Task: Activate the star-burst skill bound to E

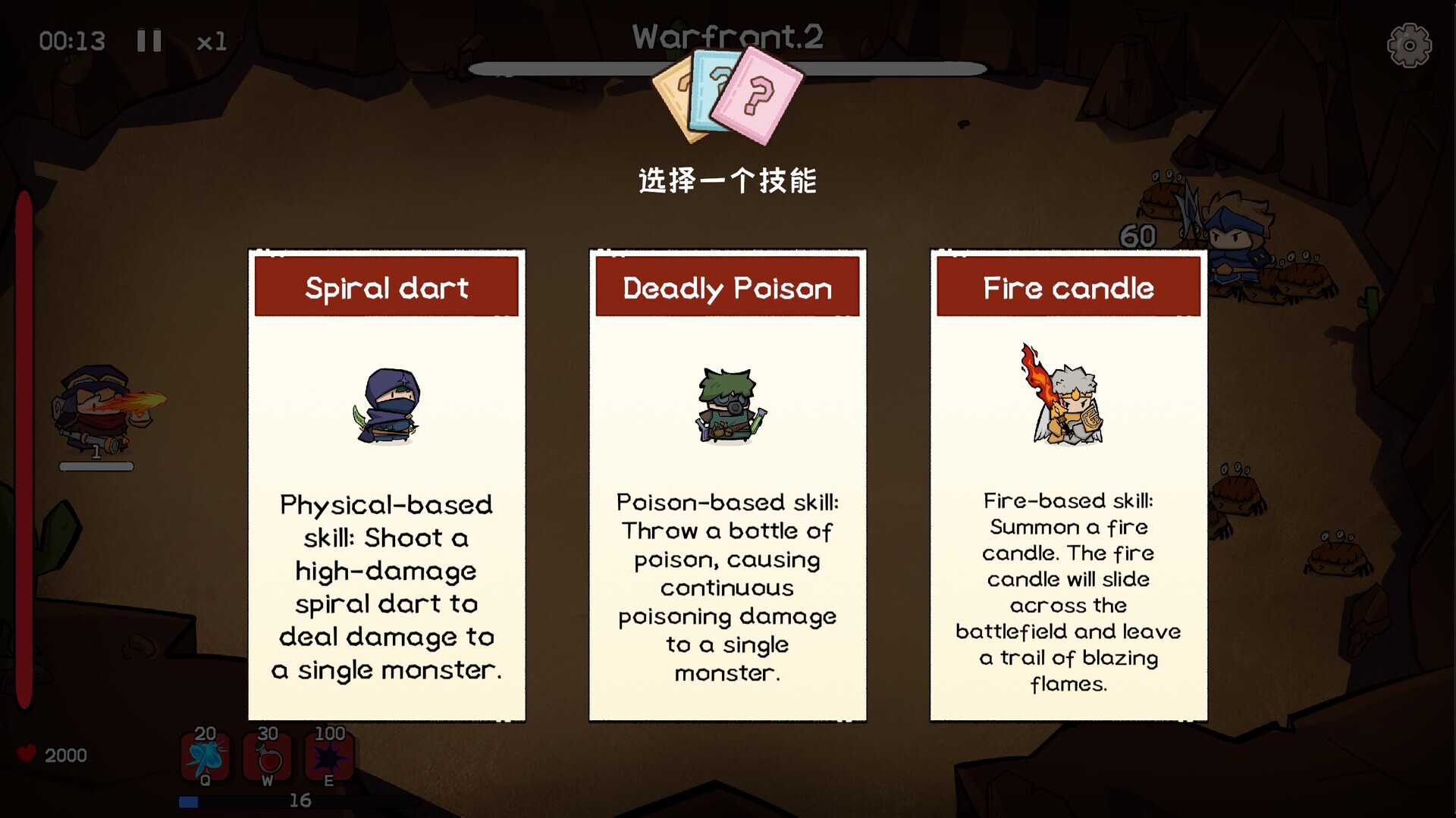Action: 329,758
